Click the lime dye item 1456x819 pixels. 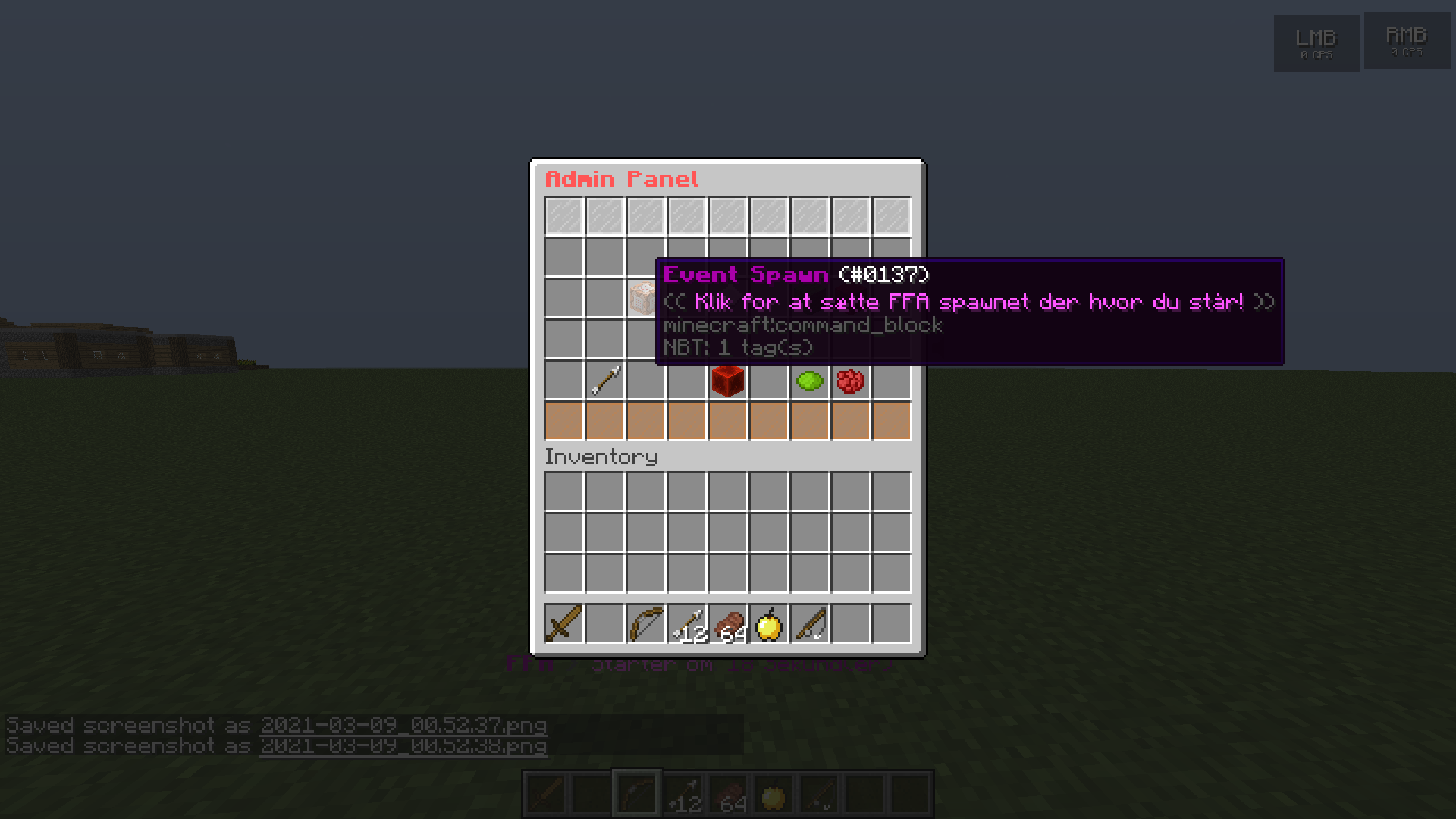coord(808,380)
